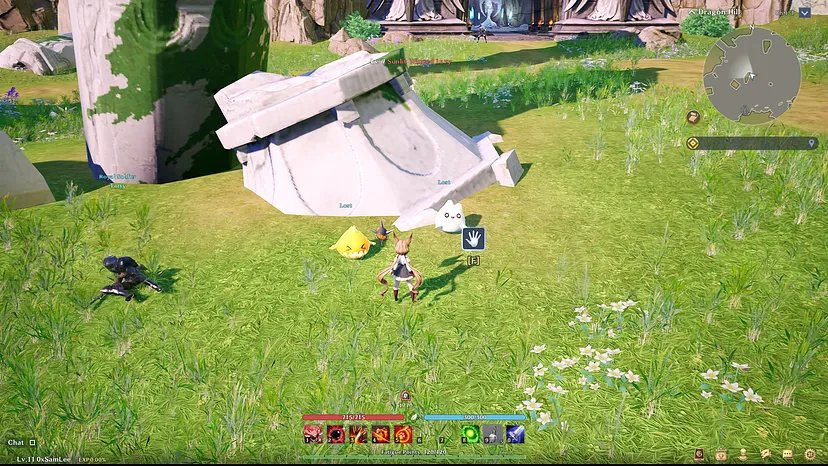Cast the flame swirl skill in slot 4

[381, 434]
